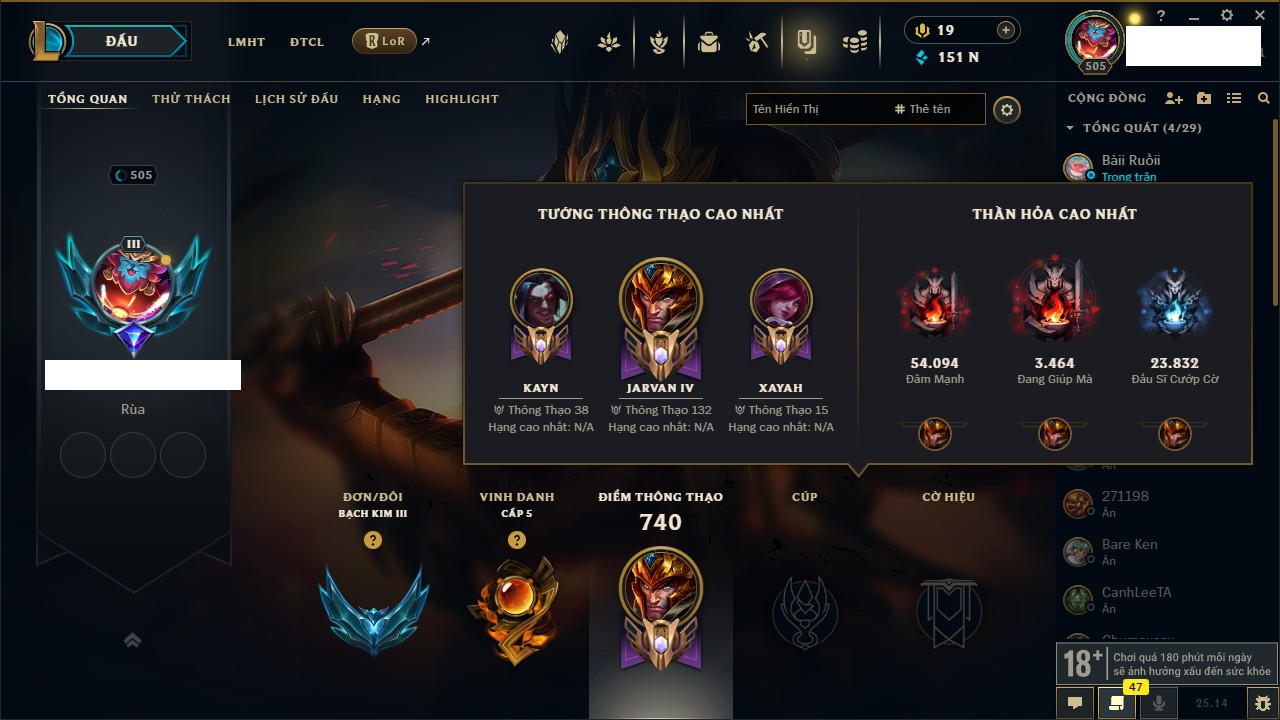Image resolution: width=1280 pixels, height=720 pixels.
Task: Open the client settings gear in title bar
Action: coord(1227,16)
